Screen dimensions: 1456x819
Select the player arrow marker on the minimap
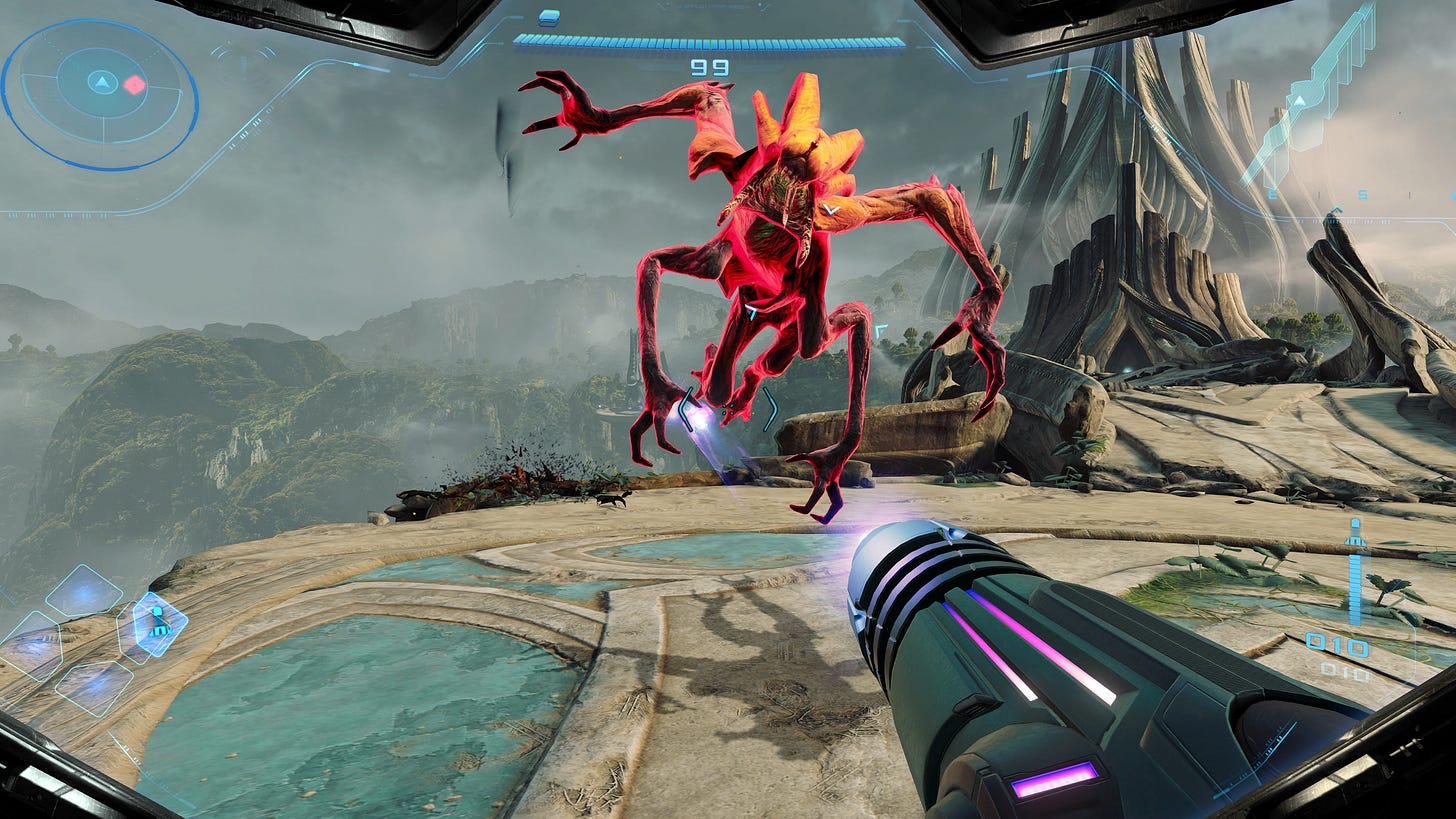click(103, 83)
